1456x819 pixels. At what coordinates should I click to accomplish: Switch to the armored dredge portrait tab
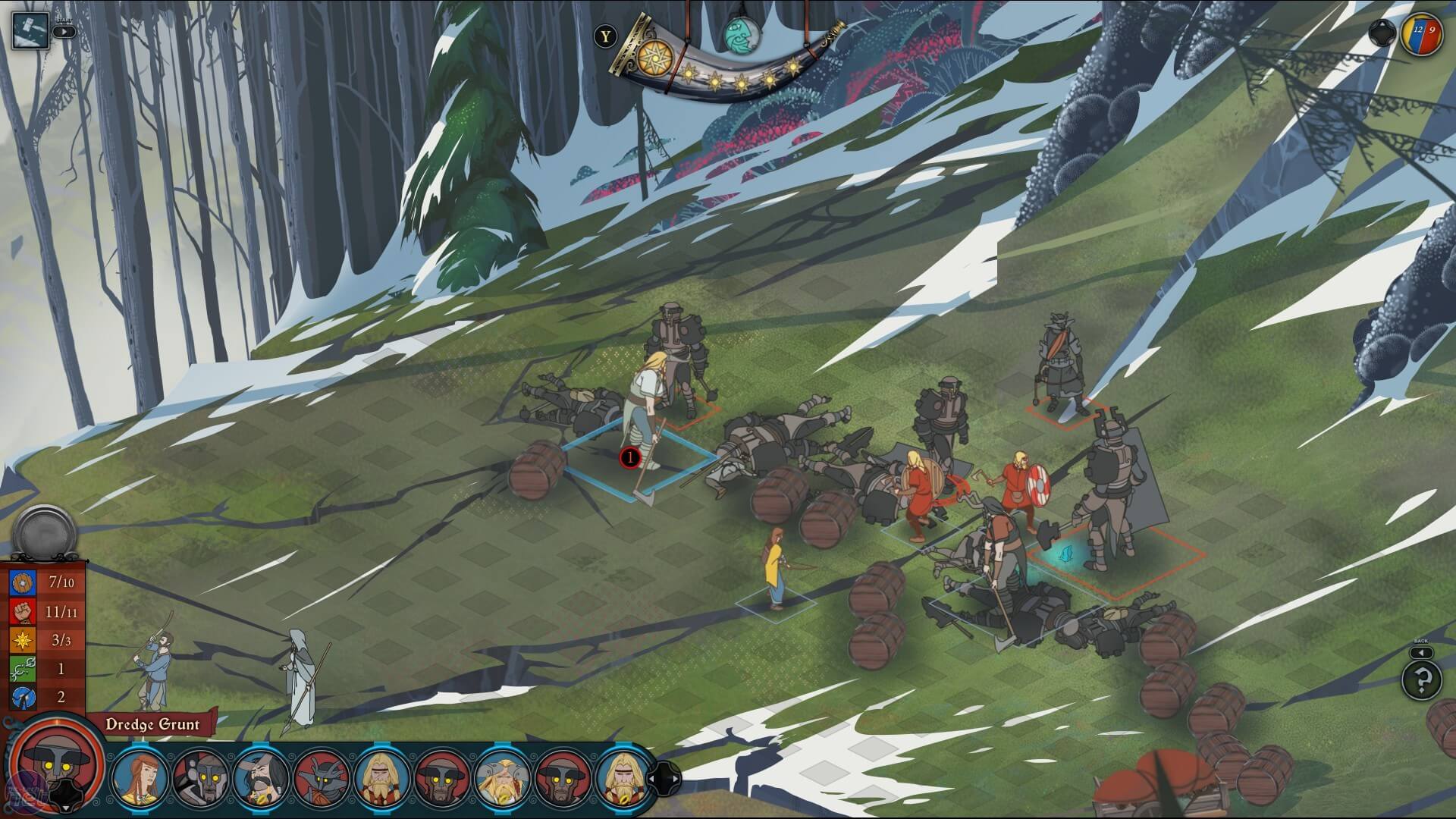tap(202, 778)
